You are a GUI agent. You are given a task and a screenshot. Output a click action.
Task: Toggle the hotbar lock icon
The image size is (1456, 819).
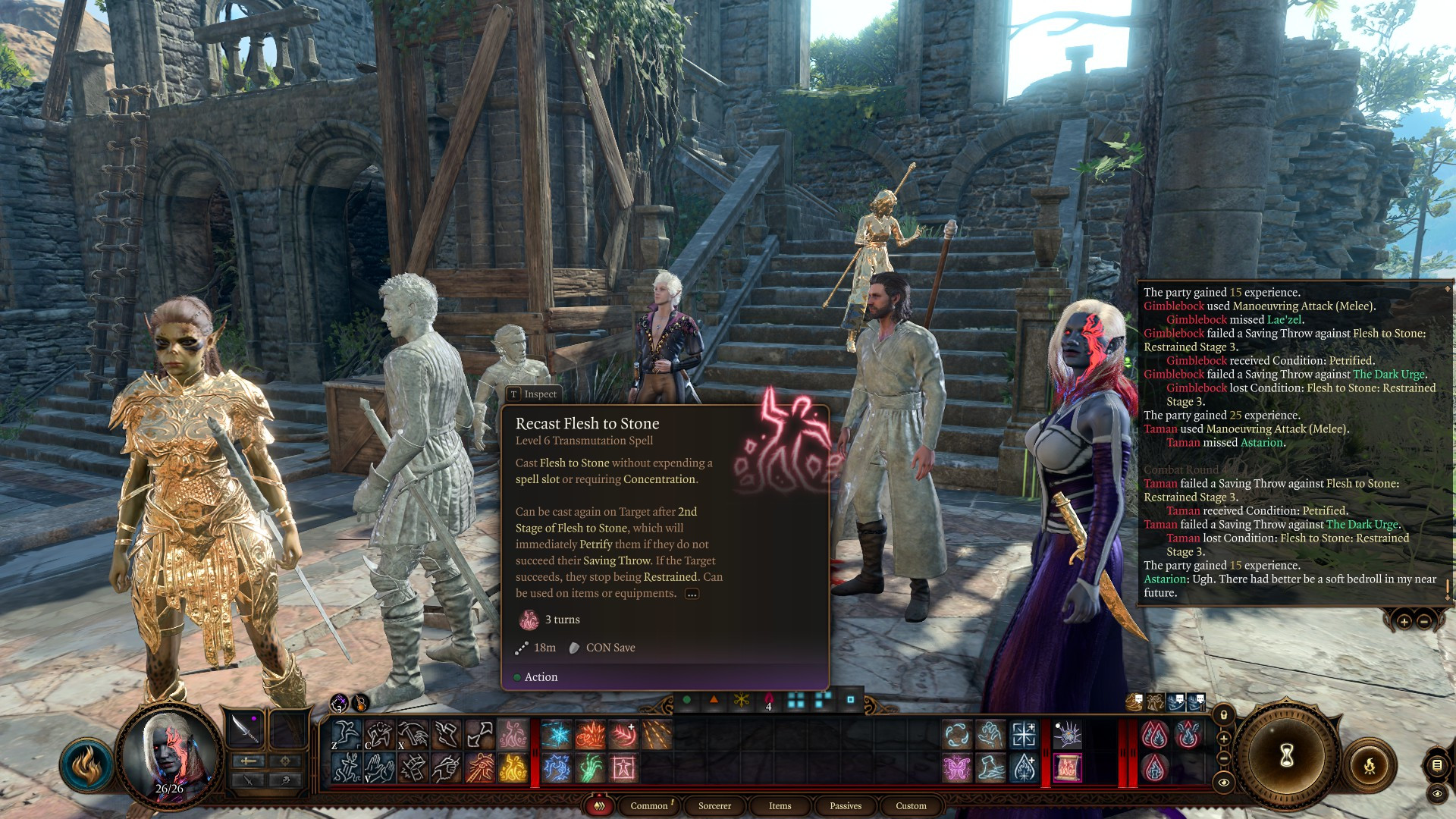click(1224, 715)
